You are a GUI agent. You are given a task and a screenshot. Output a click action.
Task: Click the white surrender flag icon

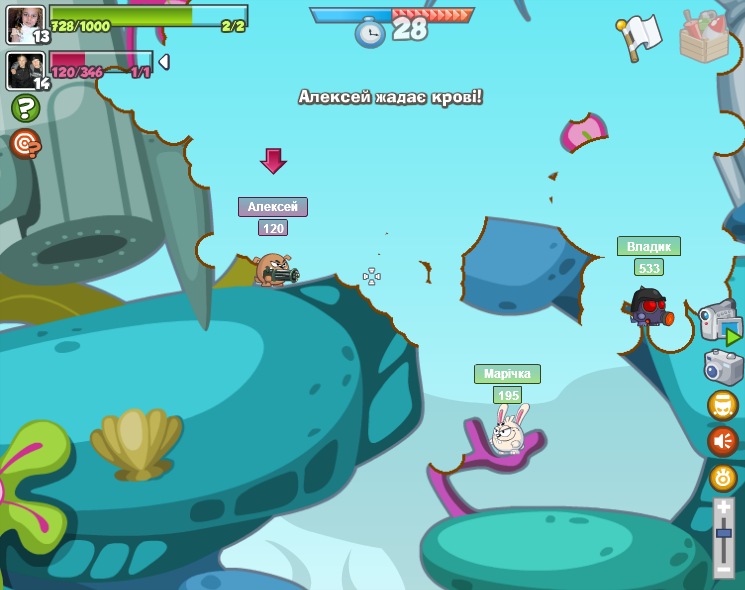[639, 37]
